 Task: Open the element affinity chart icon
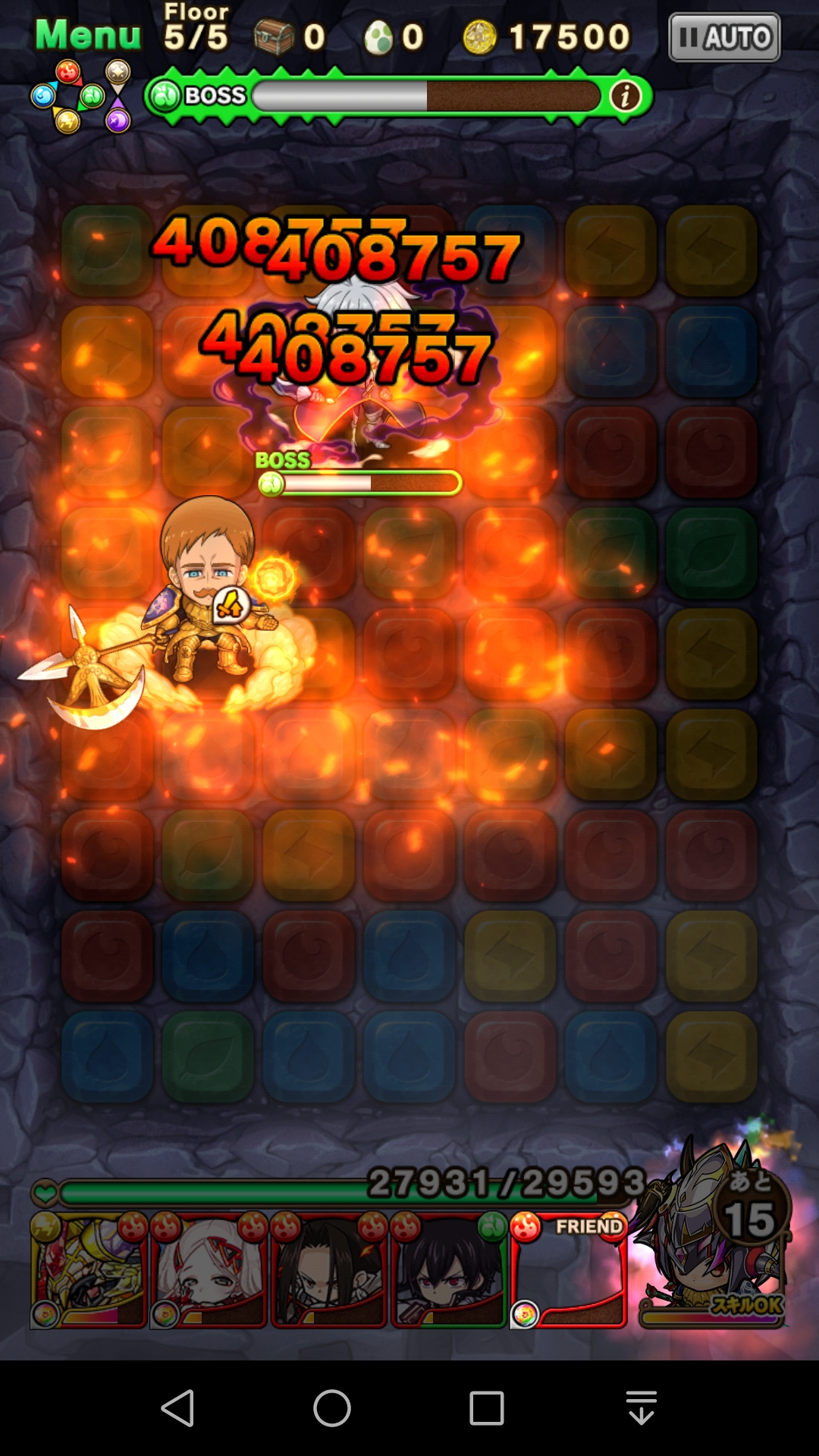pyautogui.click(x=81, y=96)
